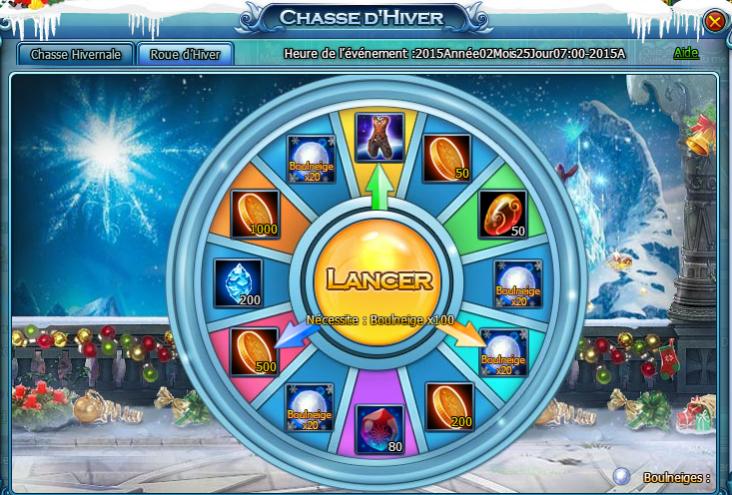The width and height of the screenshot is (732, 495).
Task: Click the 50 coin prize slot
Action: (446, 158)
